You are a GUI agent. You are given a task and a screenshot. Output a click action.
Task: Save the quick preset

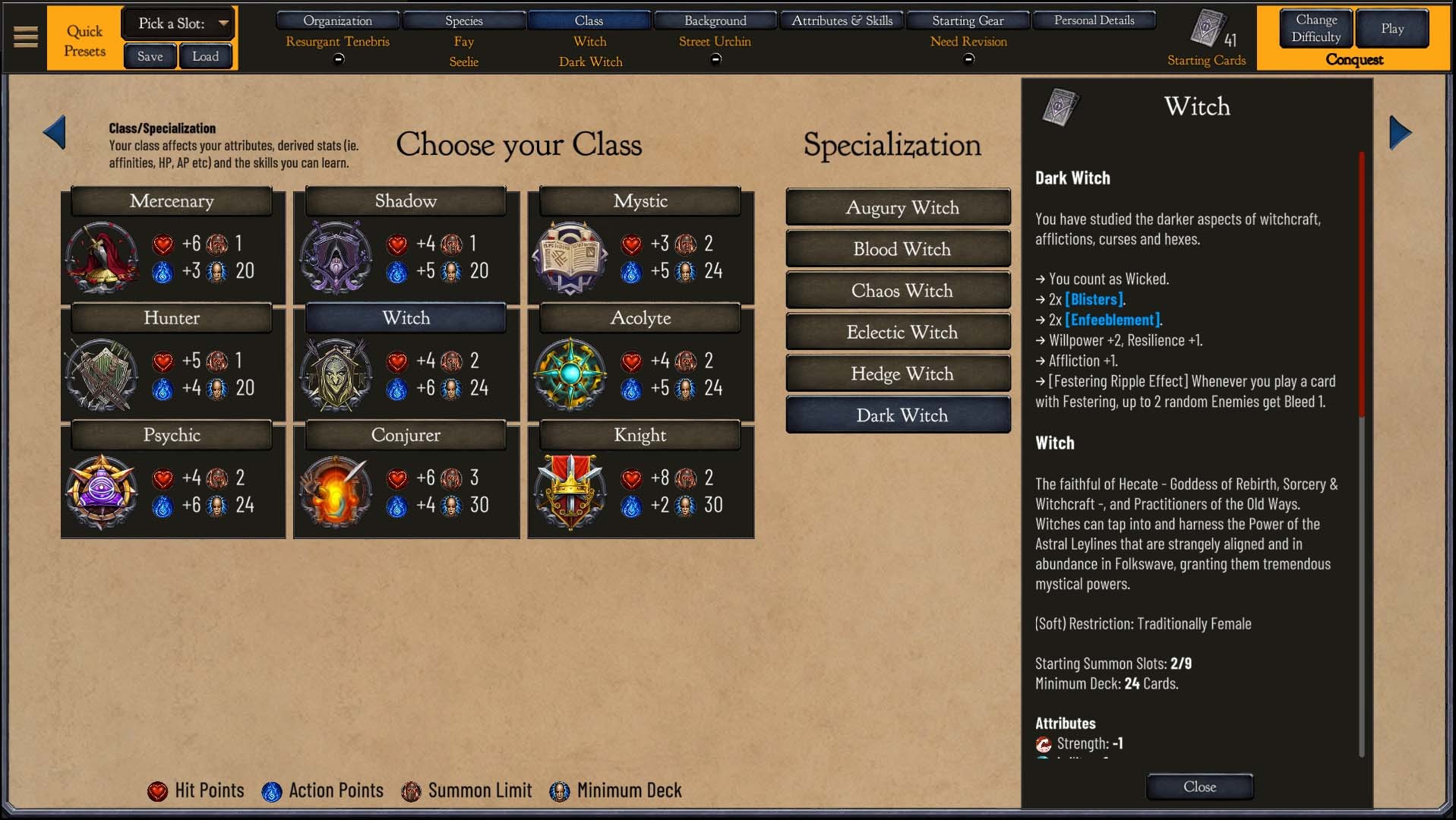150,56
